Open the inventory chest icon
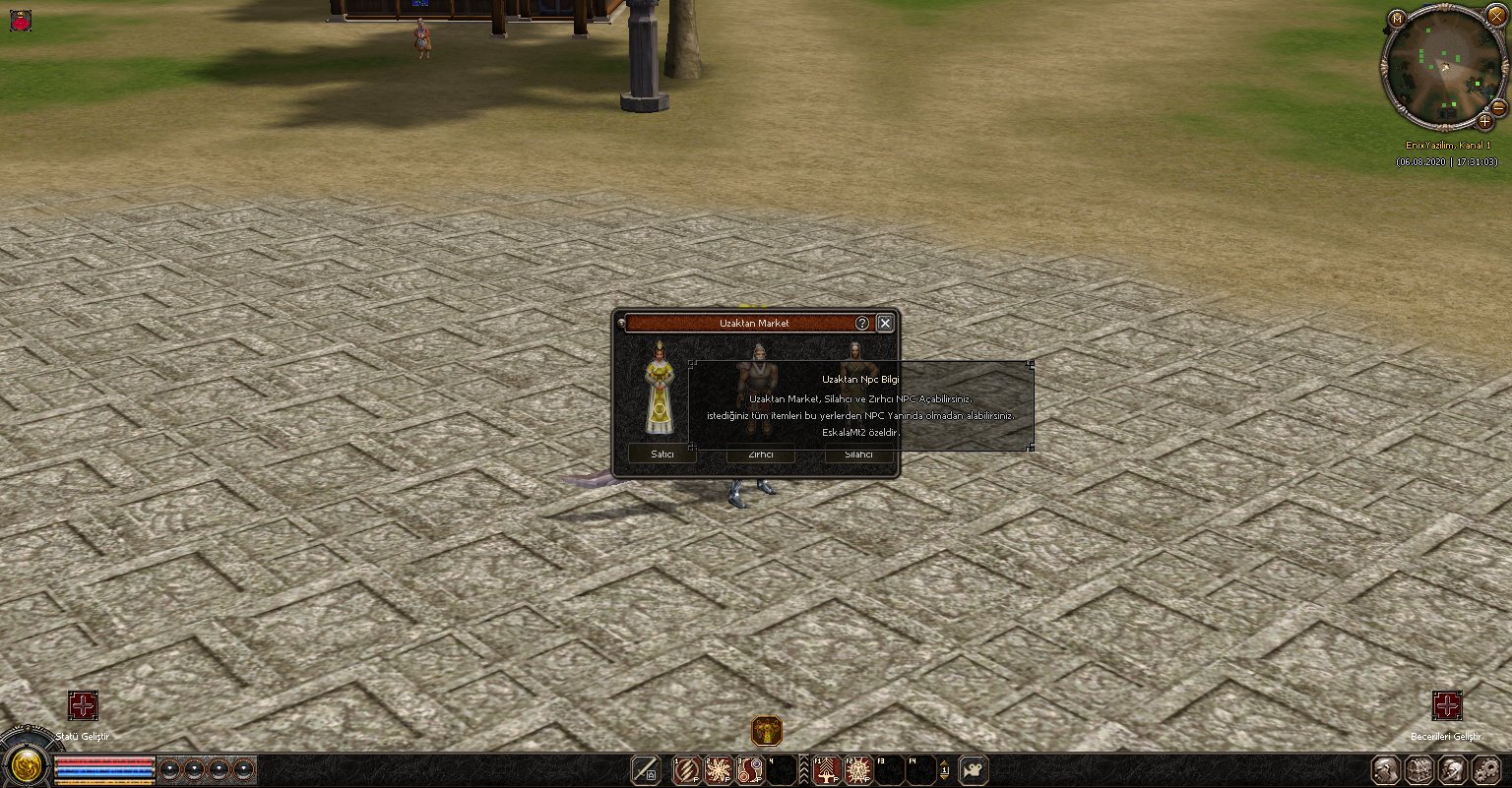This screenshot has width=1512, height=788. pos(1418,769)
